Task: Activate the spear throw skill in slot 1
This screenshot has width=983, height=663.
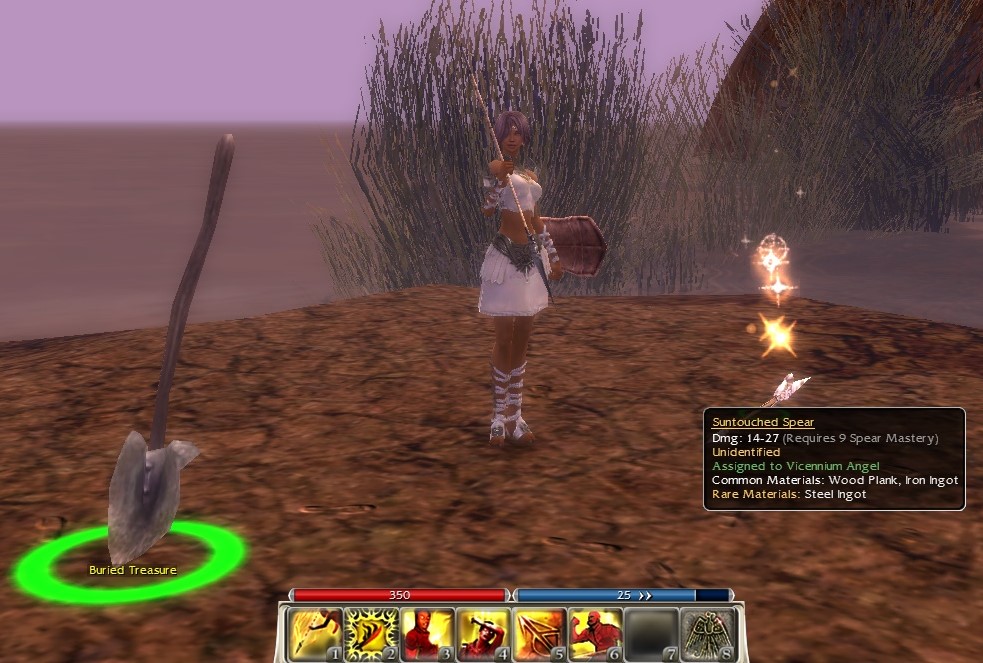Action: pos(315,634)
